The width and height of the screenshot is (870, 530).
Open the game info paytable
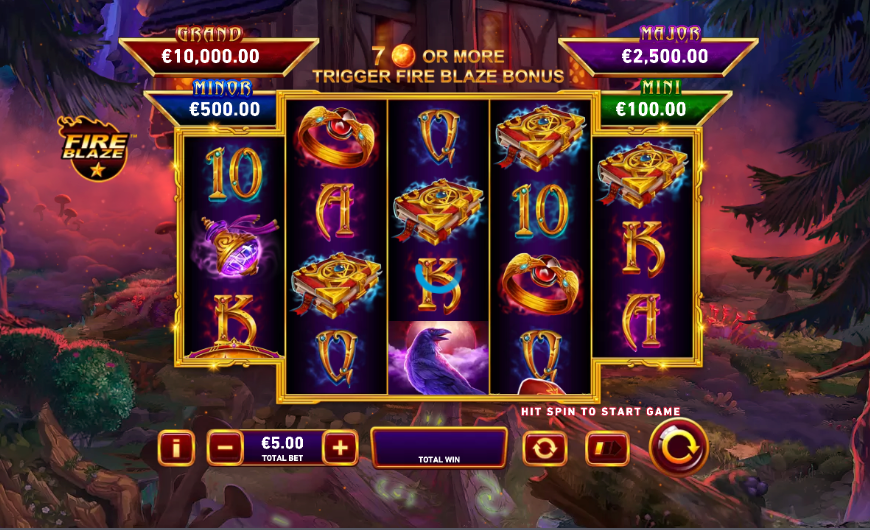[x=176, y=448]
